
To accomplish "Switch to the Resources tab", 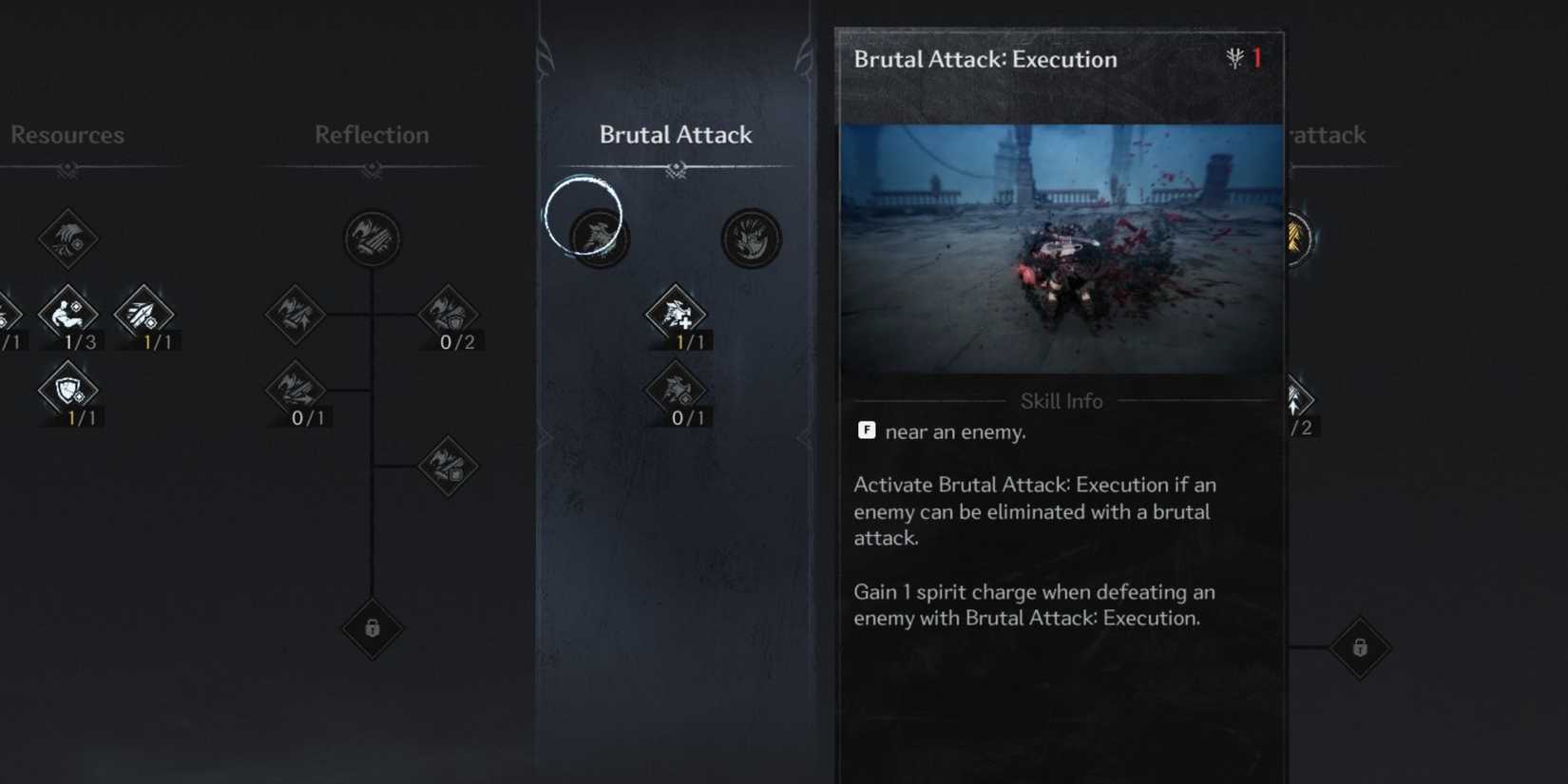I will pos(67,135).
